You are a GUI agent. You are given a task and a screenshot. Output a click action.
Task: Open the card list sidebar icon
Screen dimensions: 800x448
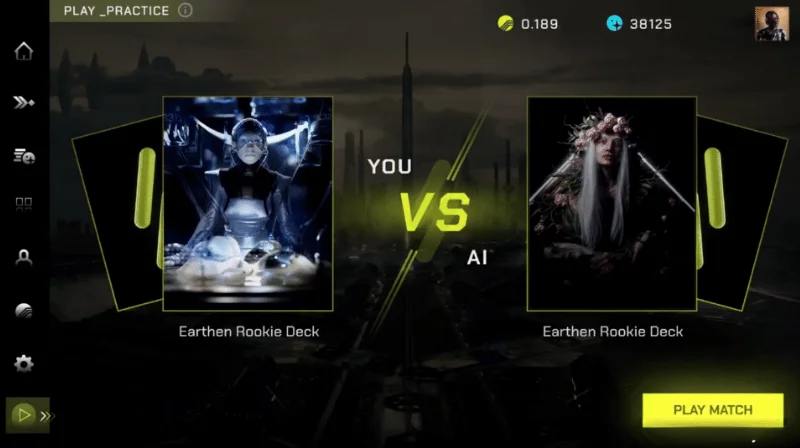pyautogui.click(x=24, y=154)
